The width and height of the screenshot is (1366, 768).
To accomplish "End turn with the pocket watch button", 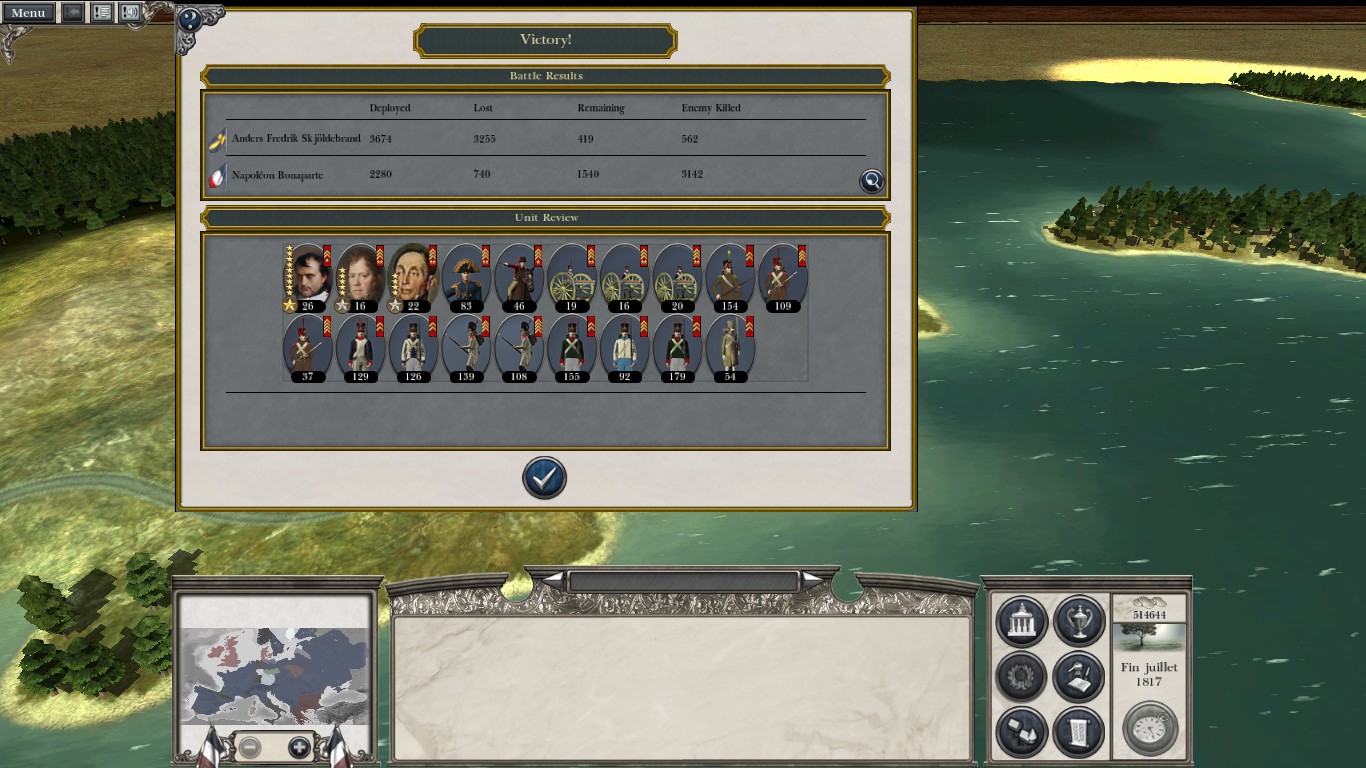I will pos(1150,728).
